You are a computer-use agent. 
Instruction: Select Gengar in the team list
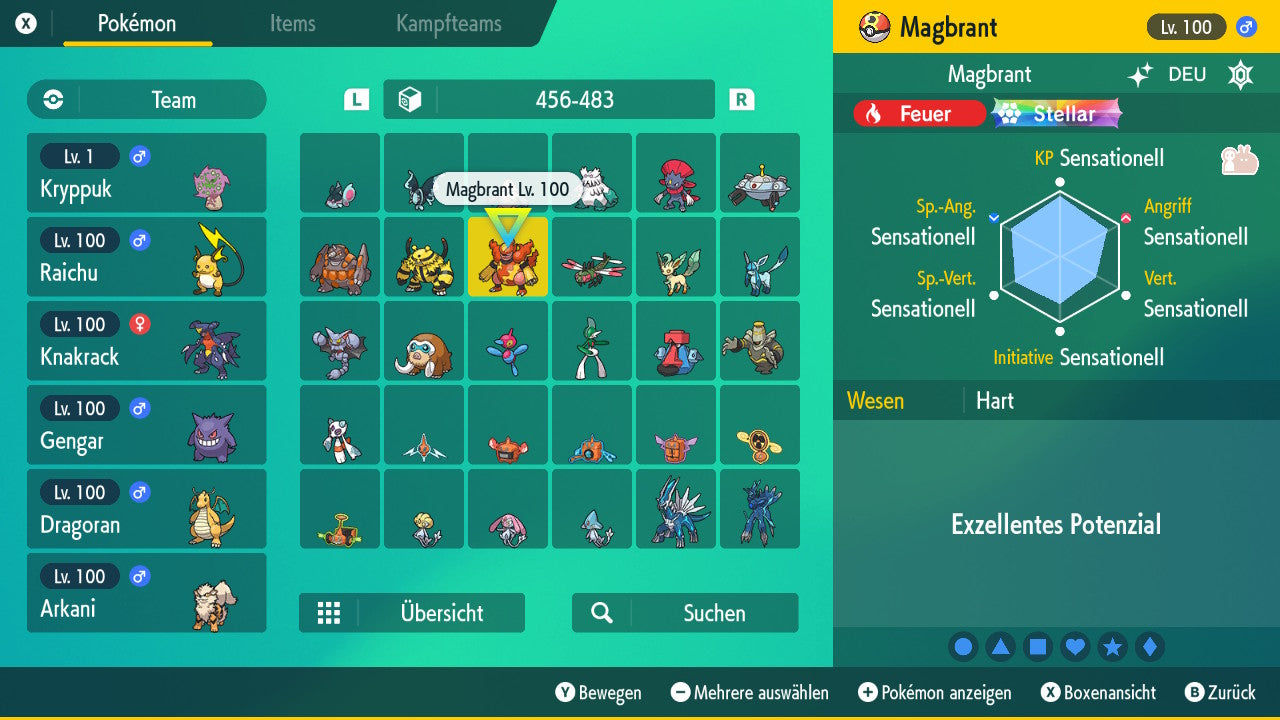[x=146, y=425]
